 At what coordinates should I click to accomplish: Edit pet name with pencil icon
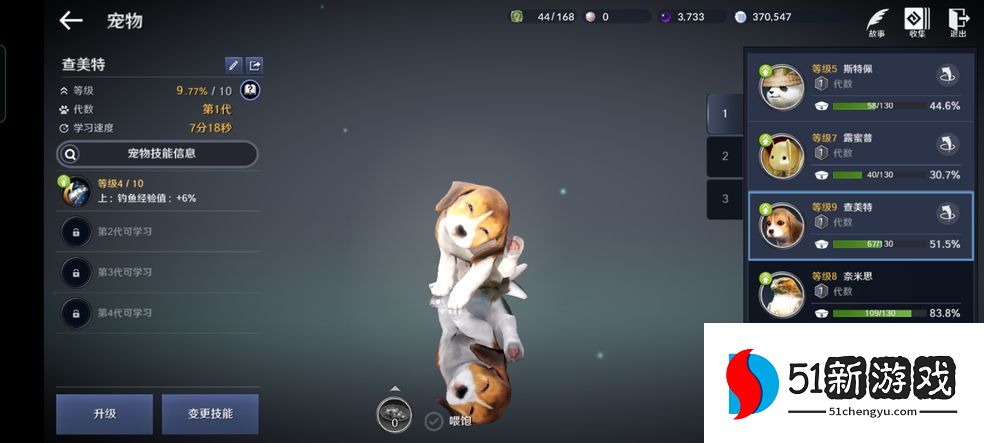(x=233, y=65)
